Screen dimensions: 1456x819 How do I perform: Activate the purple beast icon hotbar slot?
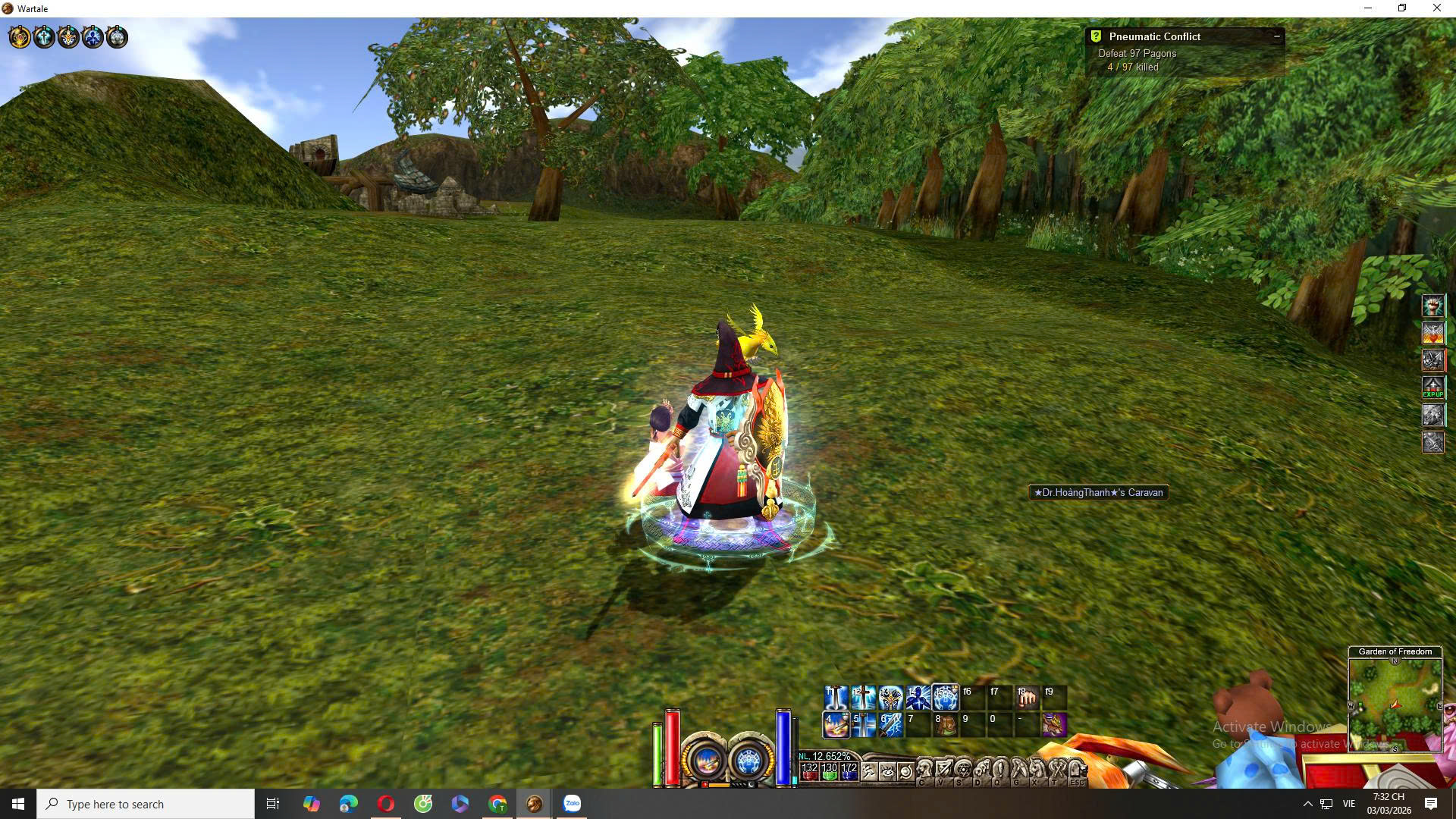point(1054,725)
